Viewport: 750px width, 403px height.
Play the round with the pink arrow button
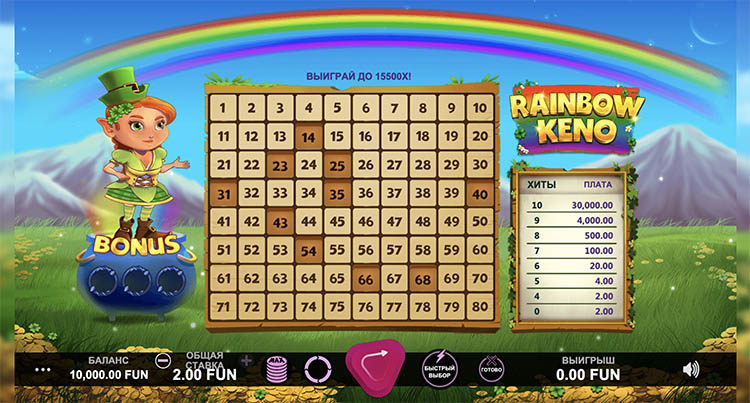(375, 367)
